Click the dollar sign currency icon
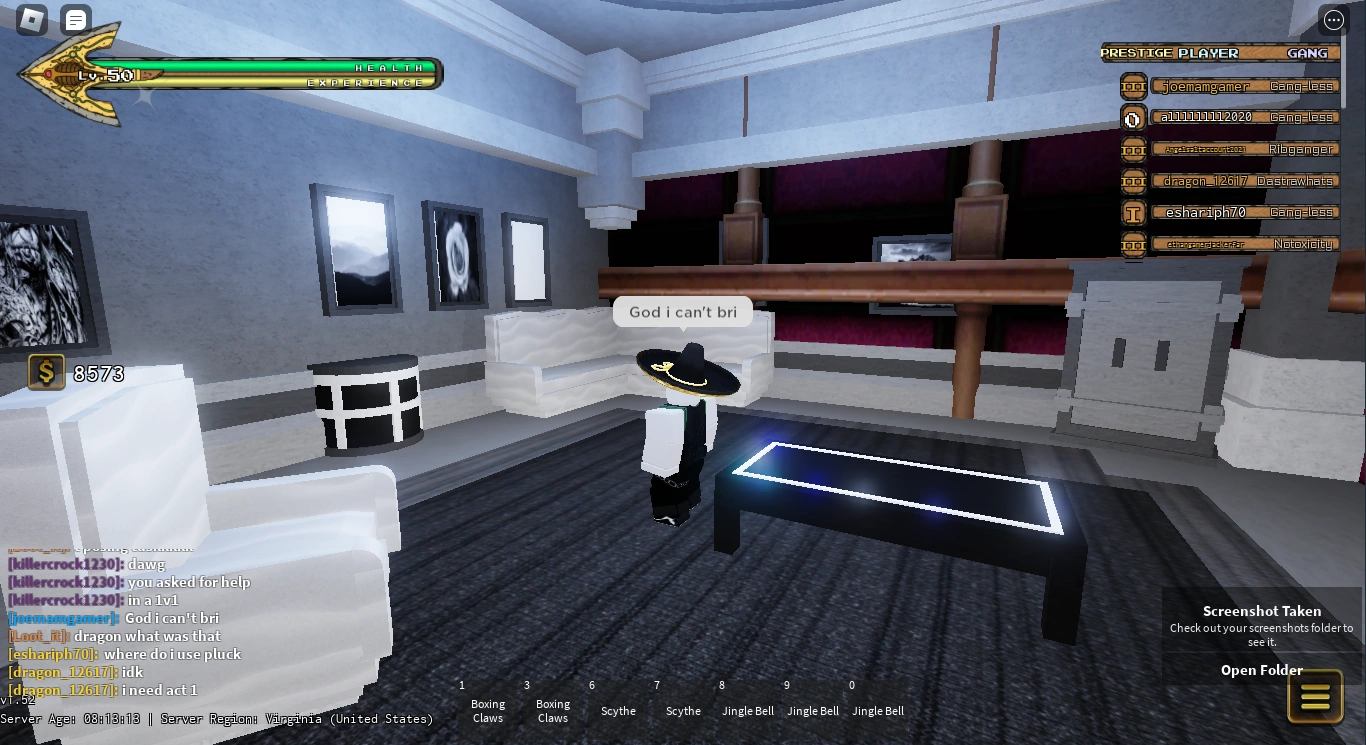This screenshot has width=1366, height=745. pos(44,372)
